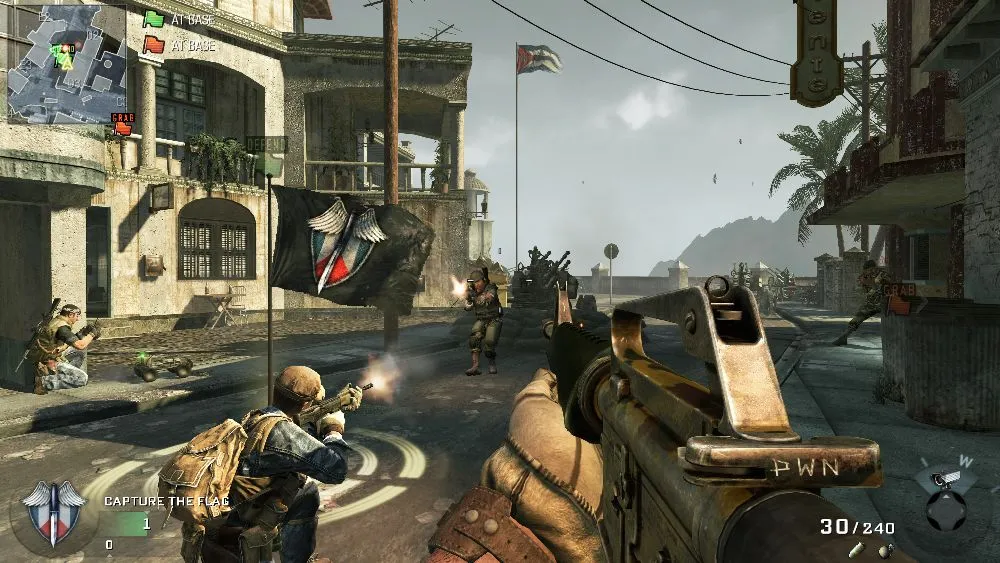The height and width of the screenshot is (563, 1000).
Task: Select the red flag status icon
Action: click(153, 44)
